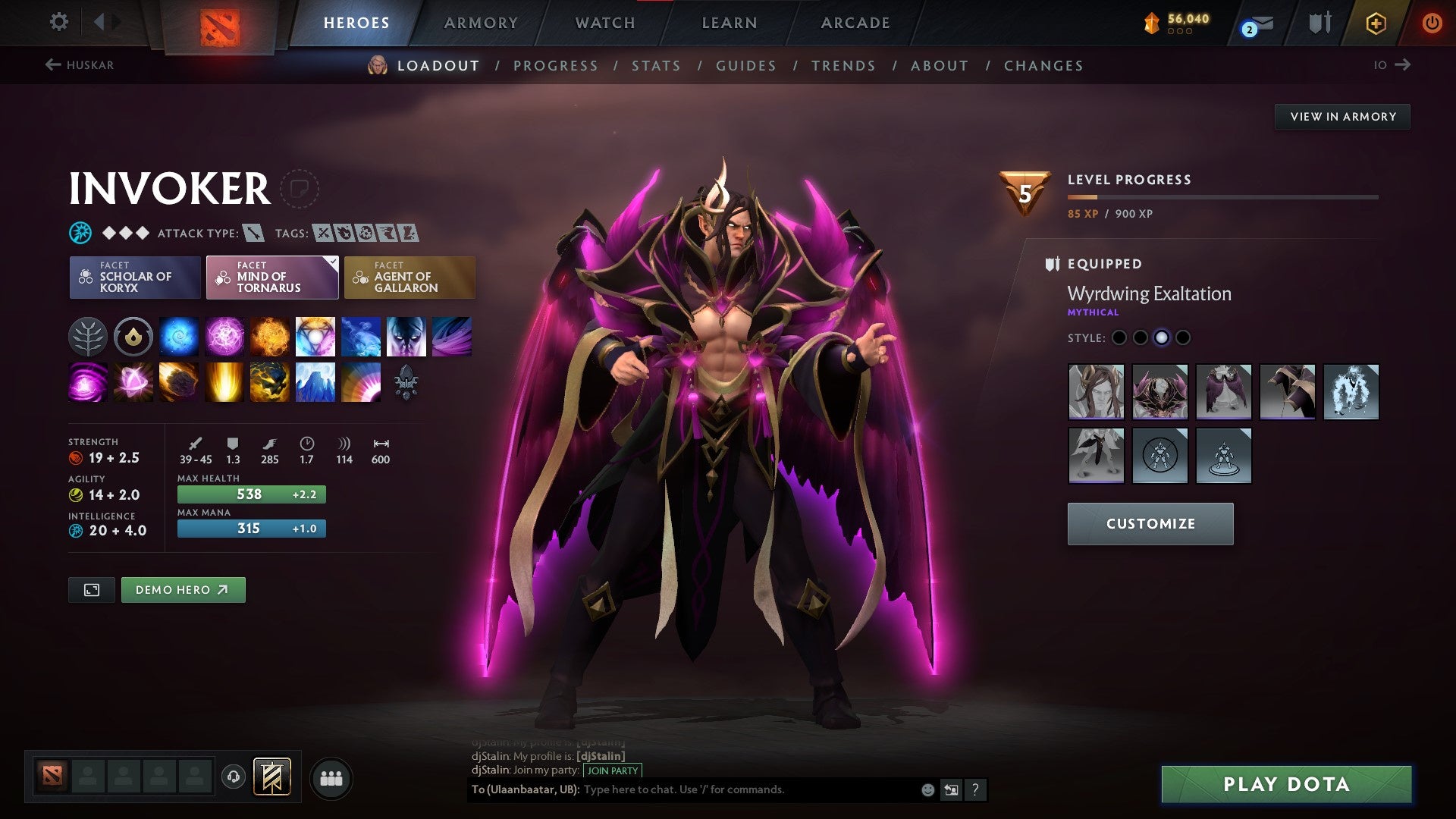The image size is (1456, 819).
Task: Switch to the ARMORY tab
Action: click(x=481, y=23)
